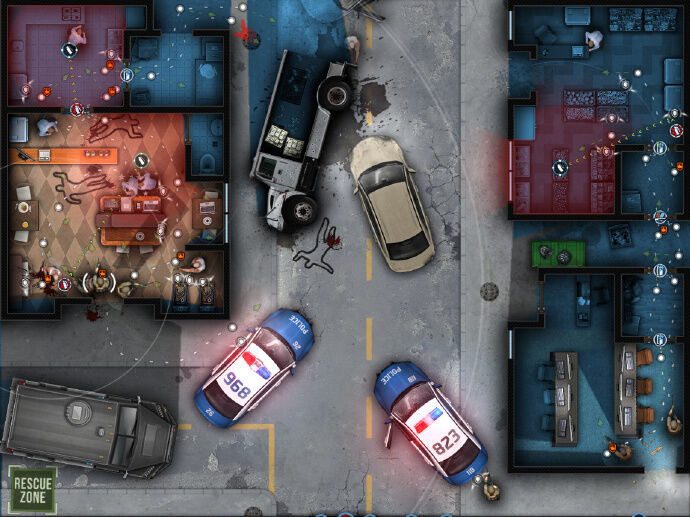The height and width of the screenshot is (517, 690).
Task: Select the trooper beside police car 823
Action: [490, 488]
